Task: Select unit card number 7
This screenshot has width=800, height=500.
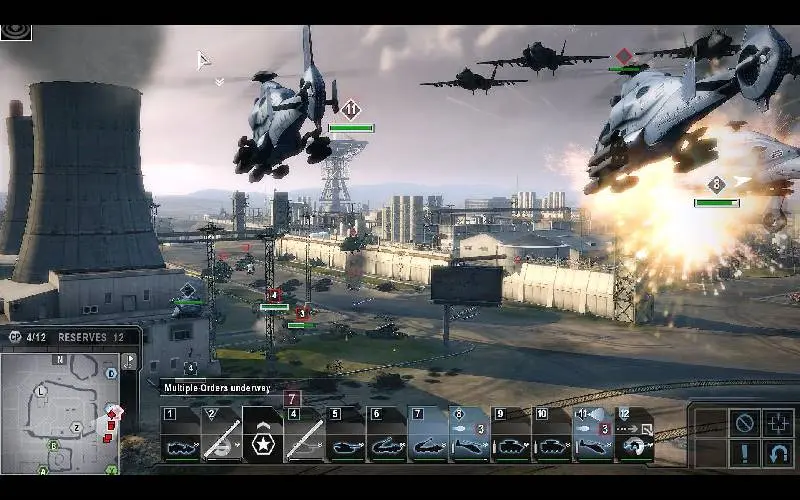Action: click(428, 435)
